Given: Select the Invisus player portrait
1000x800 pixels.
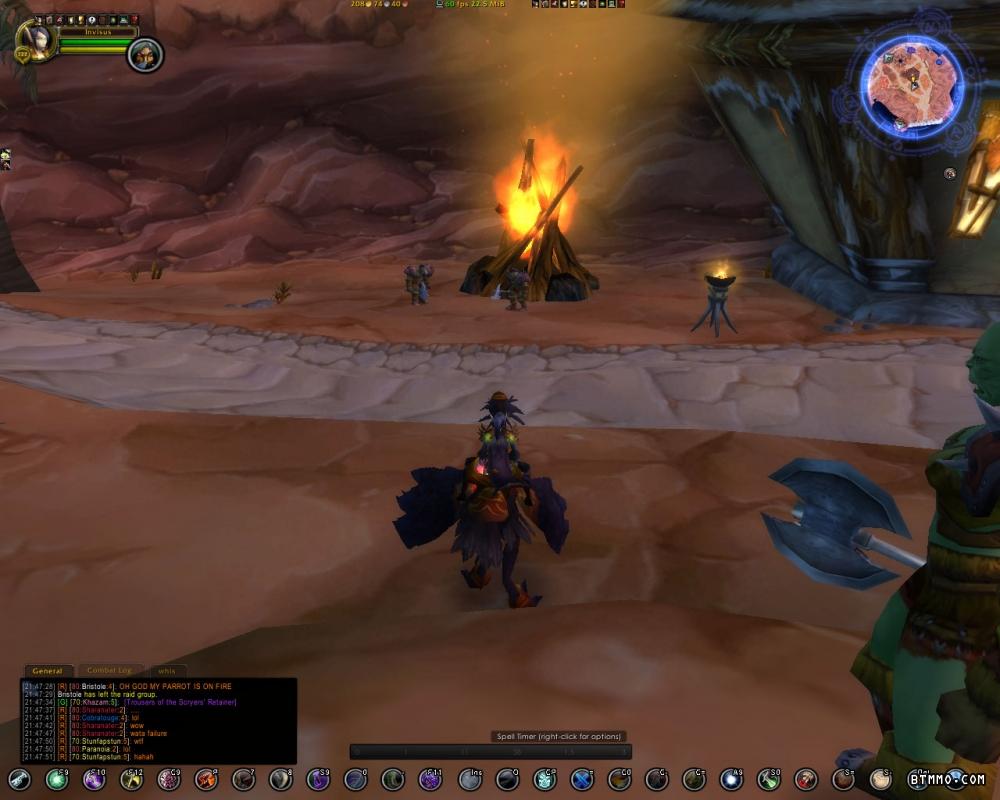Looking at the screenshot, I should [x=34, y=42].
